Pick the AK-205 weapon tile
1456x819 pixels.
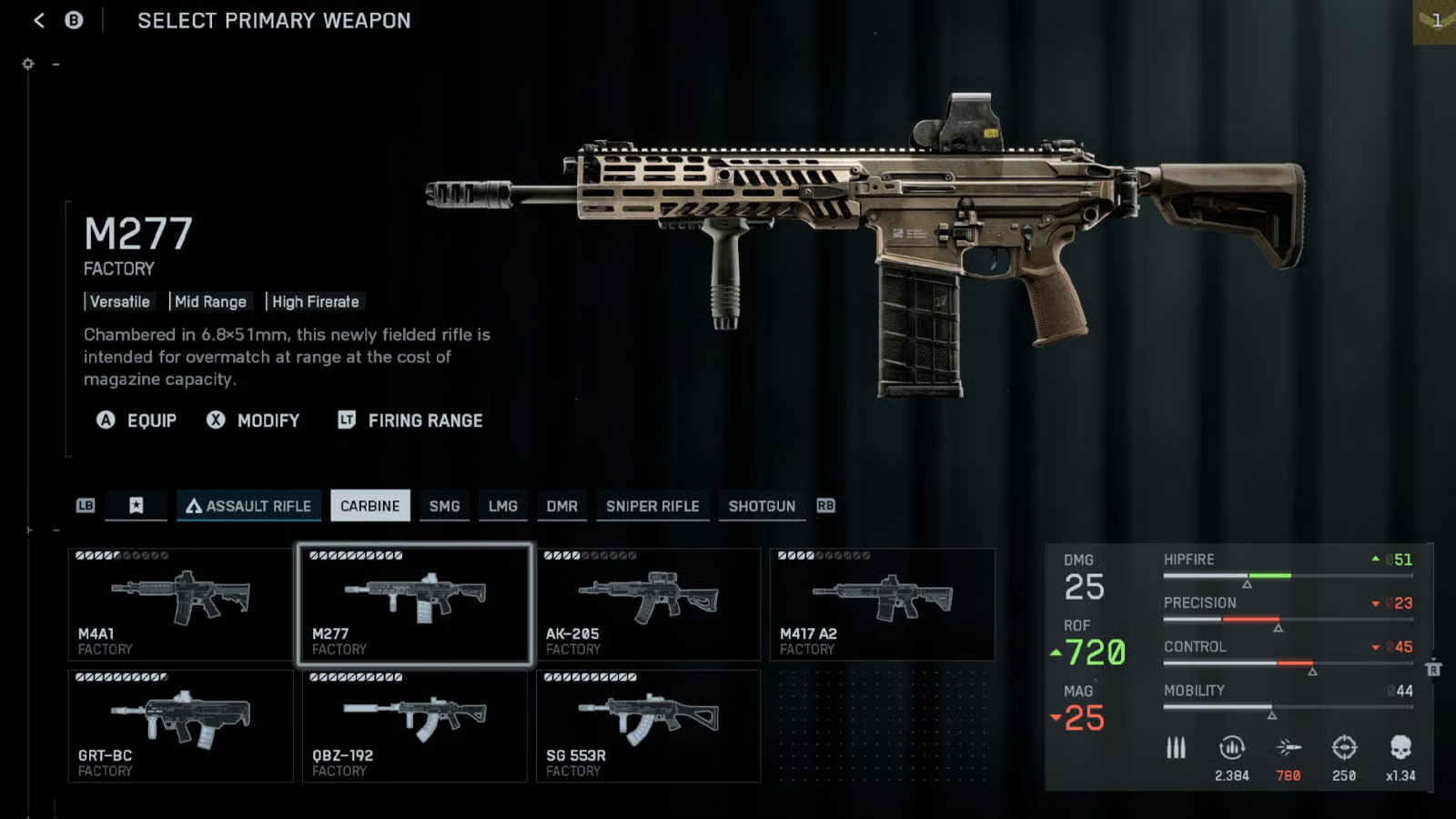coord(648,604)
